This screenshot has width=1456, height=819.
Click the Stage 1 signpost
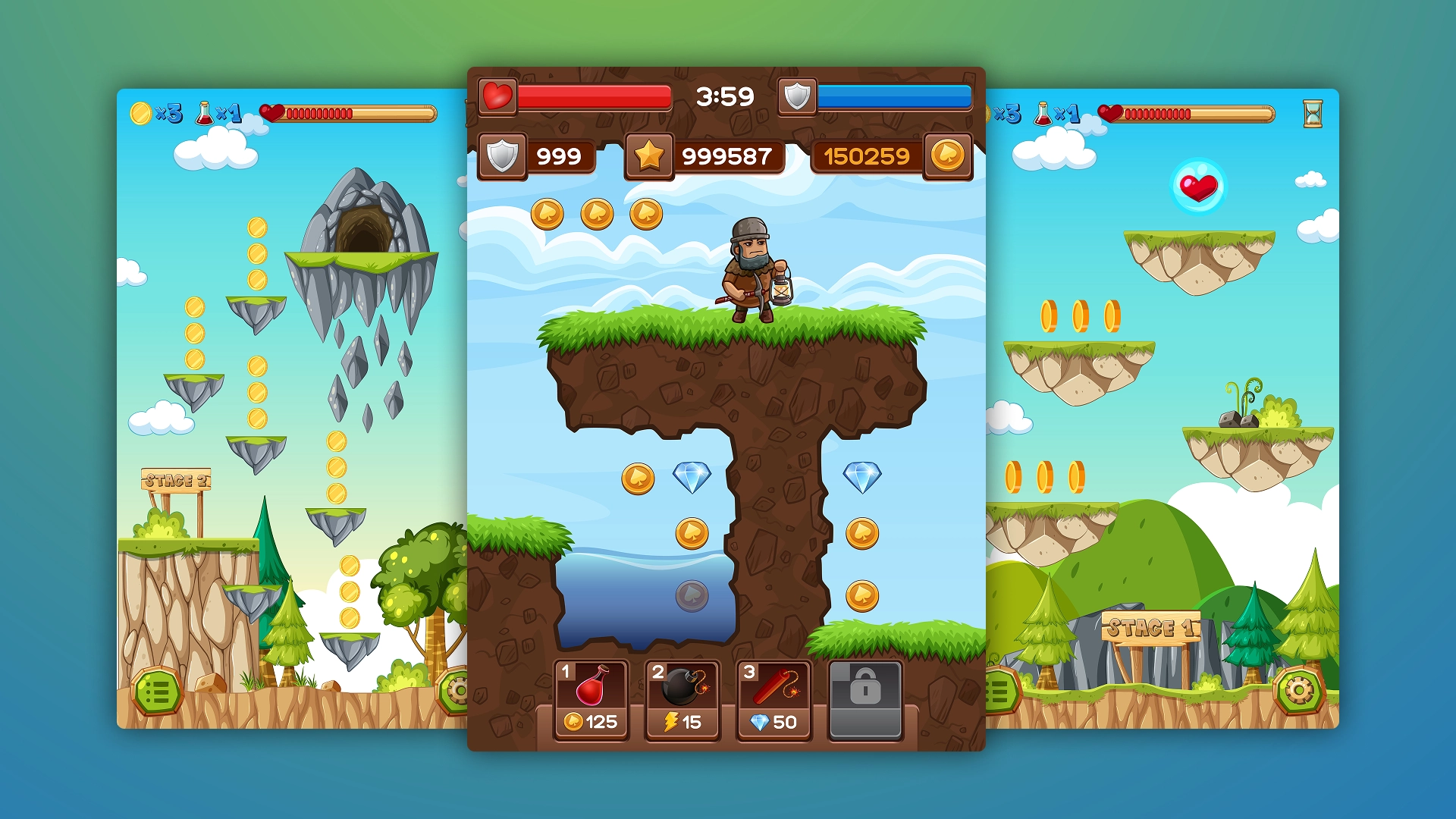pos(1151,627)
